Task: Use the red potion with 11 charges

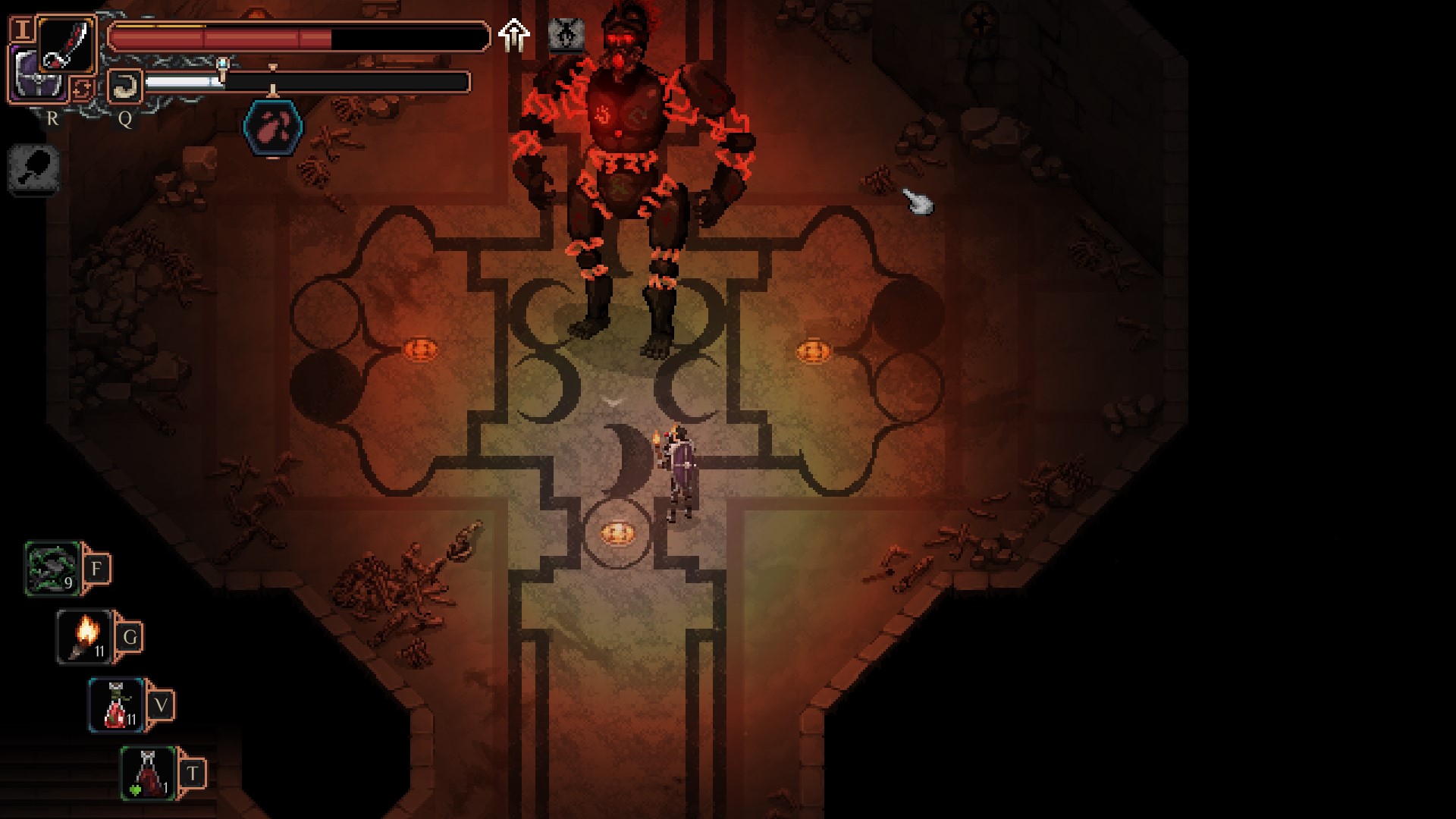Action: (x=116, y=705)
